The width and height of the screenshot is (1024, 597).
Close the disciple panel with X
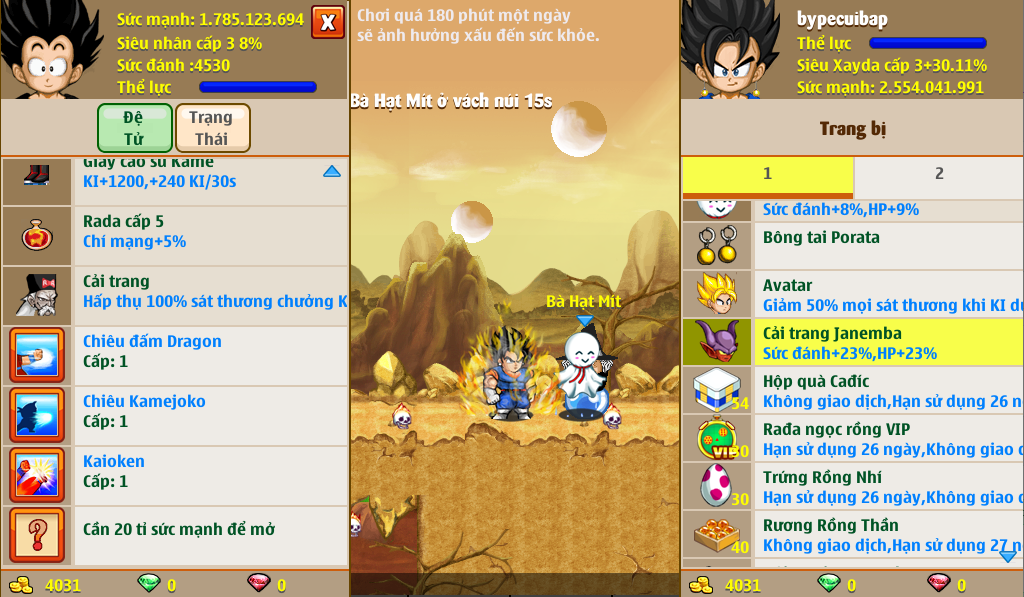pos(327,22)
